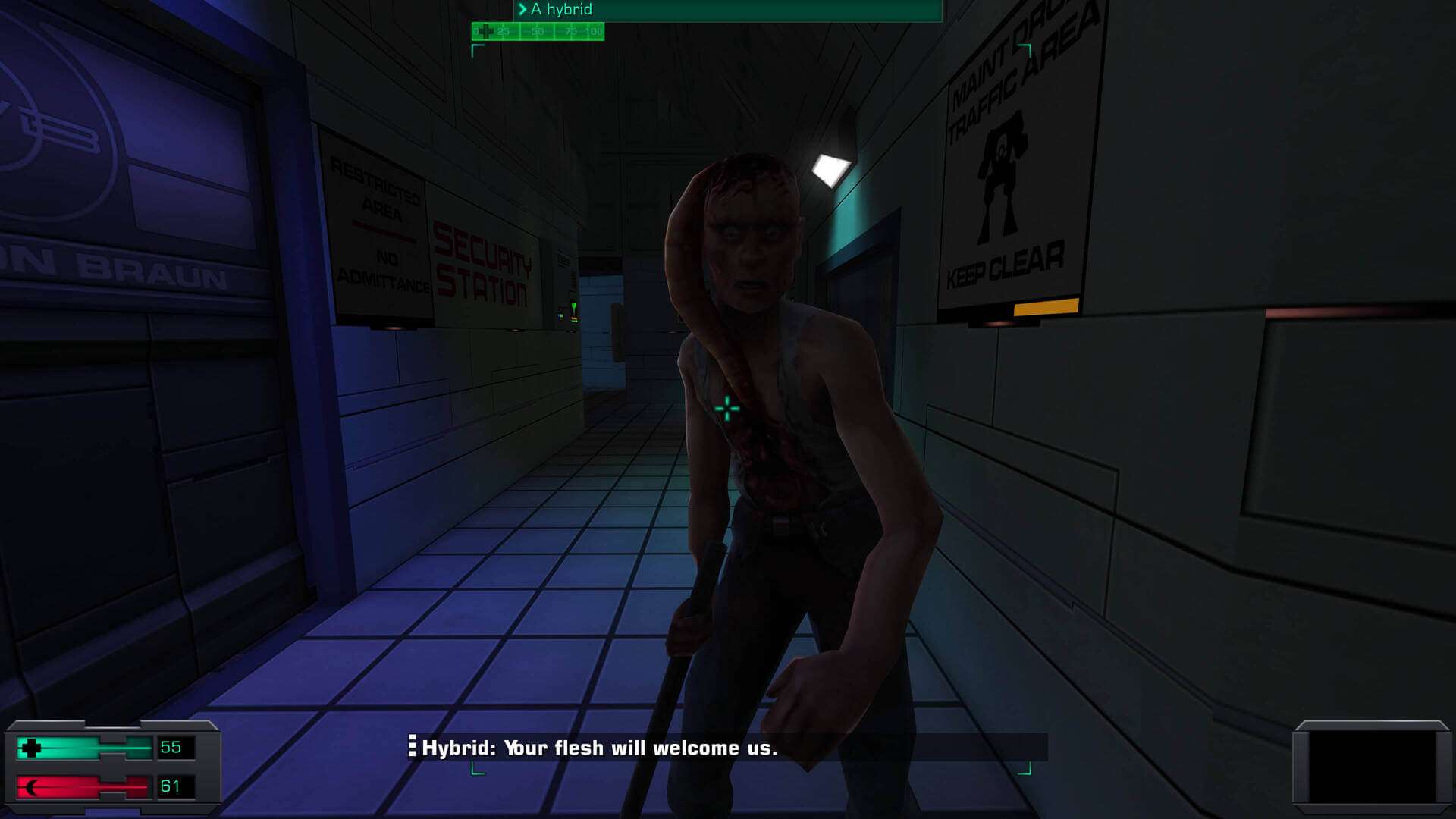The height and width of the screenshot is (819, 1456).
Task: Click the arrow chevron beside 'A hybrid' label
Action: pyautogui.click(x=524, y=10)
